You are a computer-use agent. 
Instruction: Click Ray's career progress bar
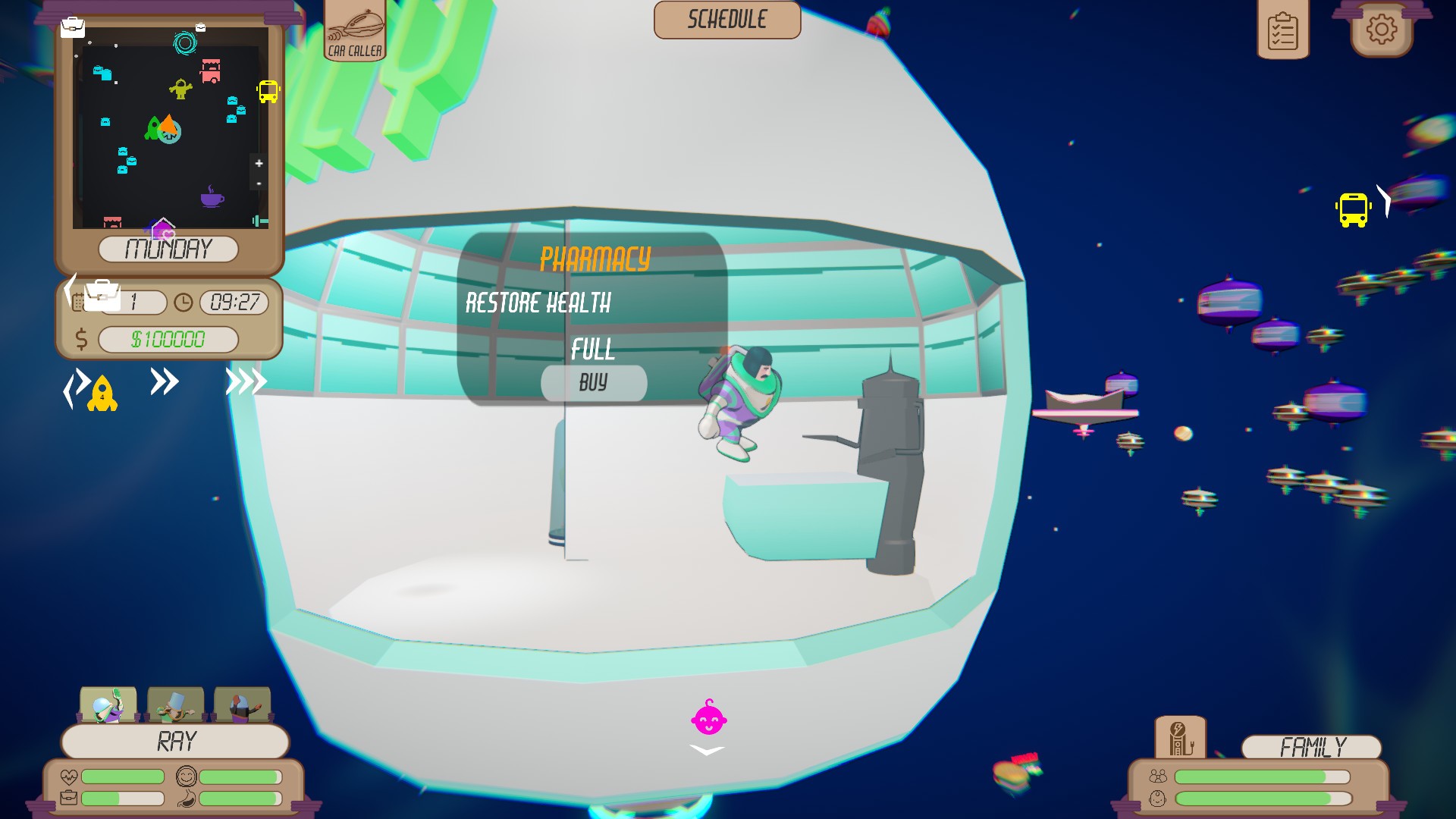click(121, 797)
